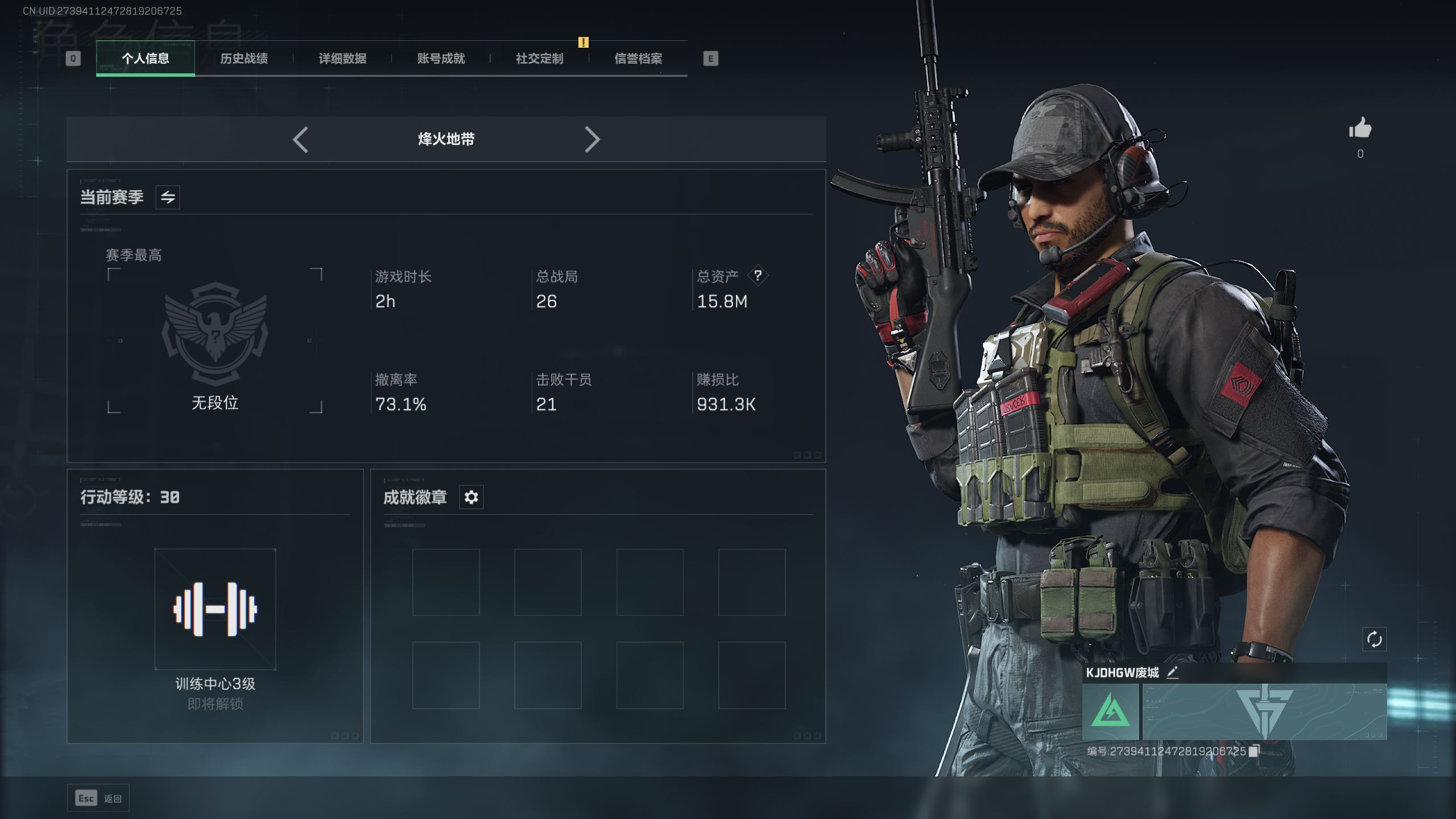Toggle the season swap button near 当前赛季
Image resolution: width=1456 pixels, height=819 pixels.
tap(168, 197)
